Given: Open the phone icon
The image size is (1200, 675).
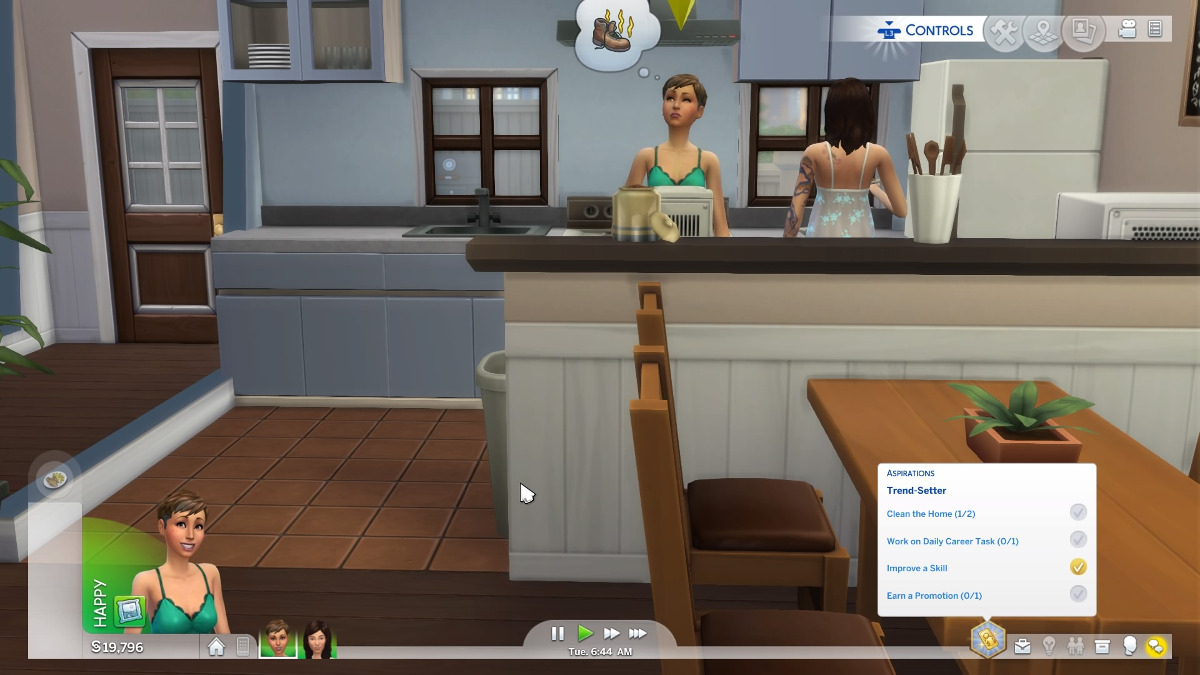Looking at the screenshot, I should coord(242,647).
